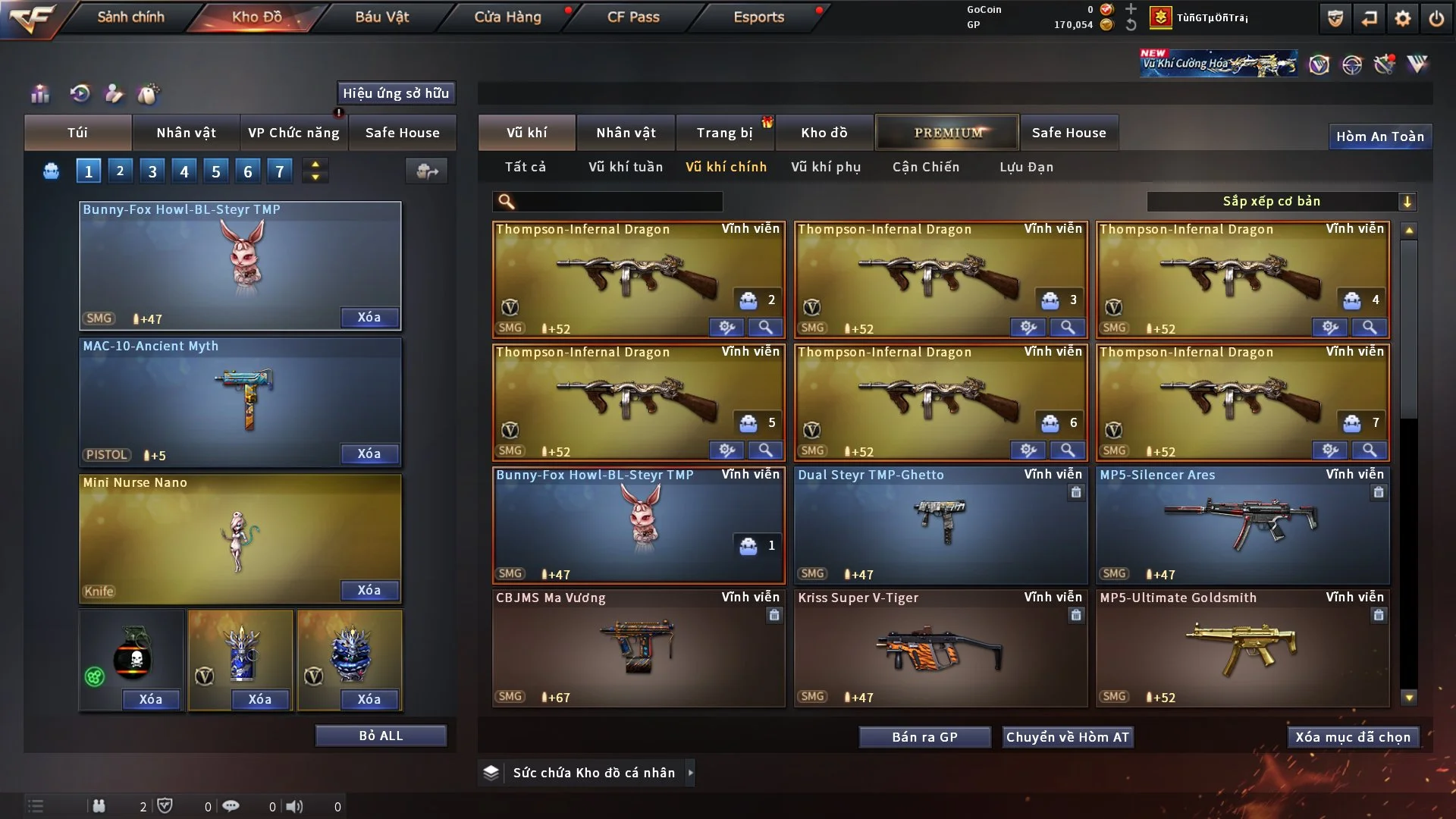
Task: Open the Hiệu ứng sở hữu panel
Action: click(x=396, y=93)
